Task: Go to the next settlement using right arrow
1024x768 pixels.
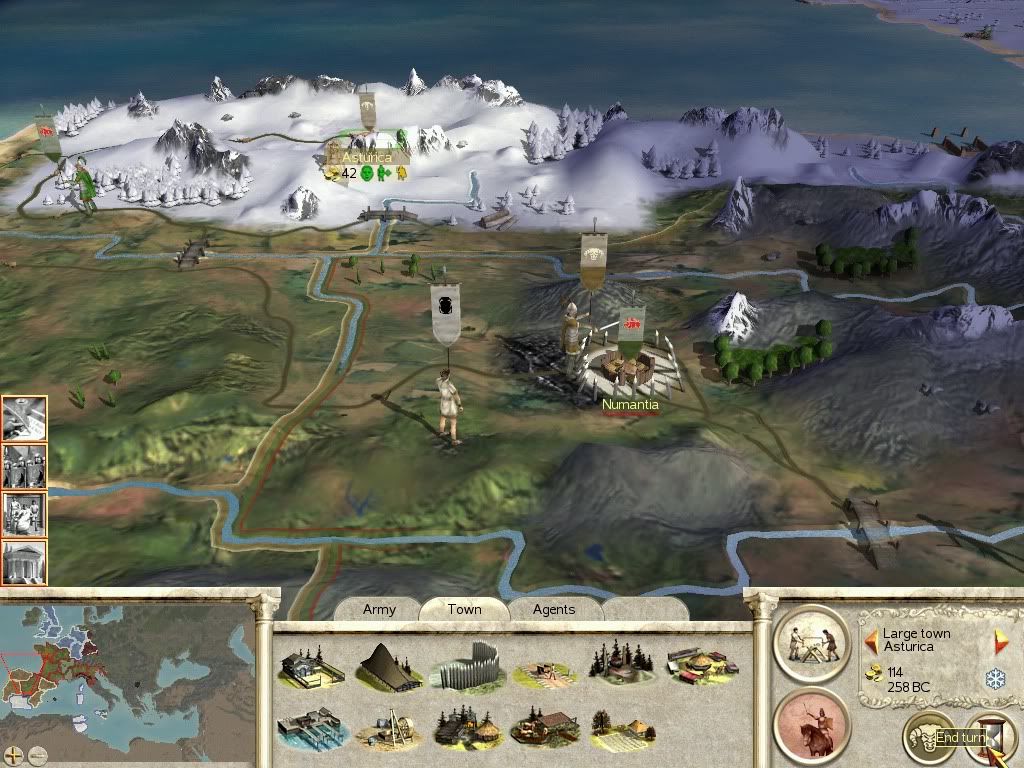Action: pyautogui.click(x=1000, y=641)
